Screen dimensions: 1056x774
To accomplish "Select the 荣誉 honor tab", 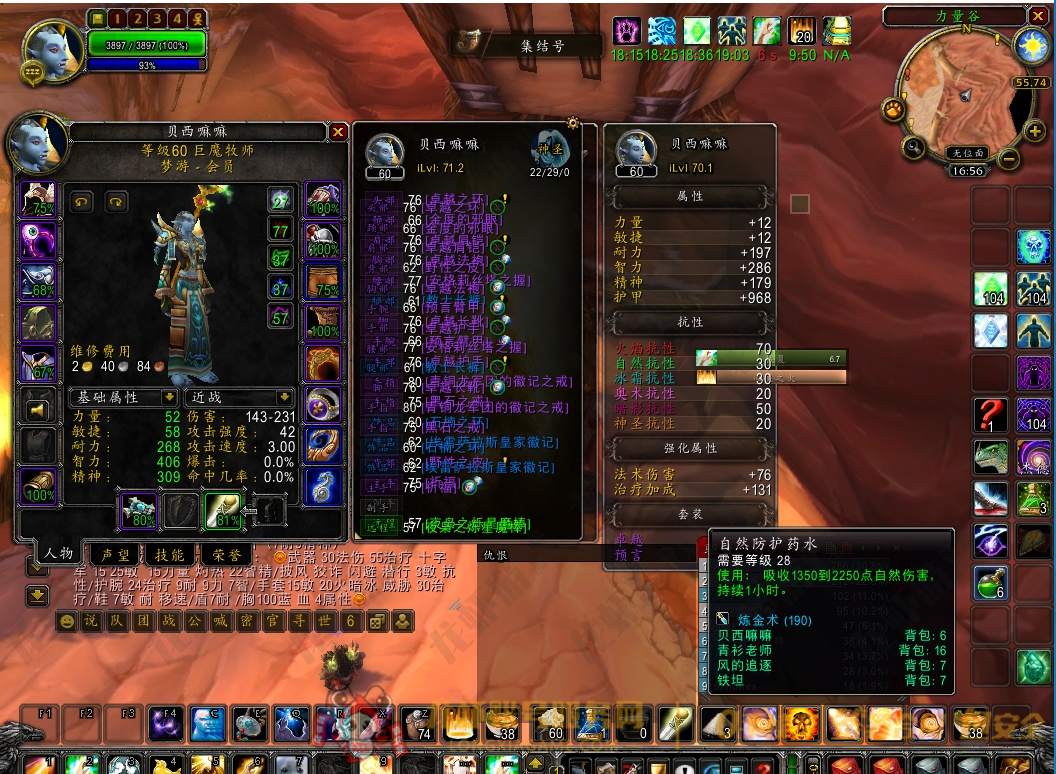I will [x=224, y=554].
